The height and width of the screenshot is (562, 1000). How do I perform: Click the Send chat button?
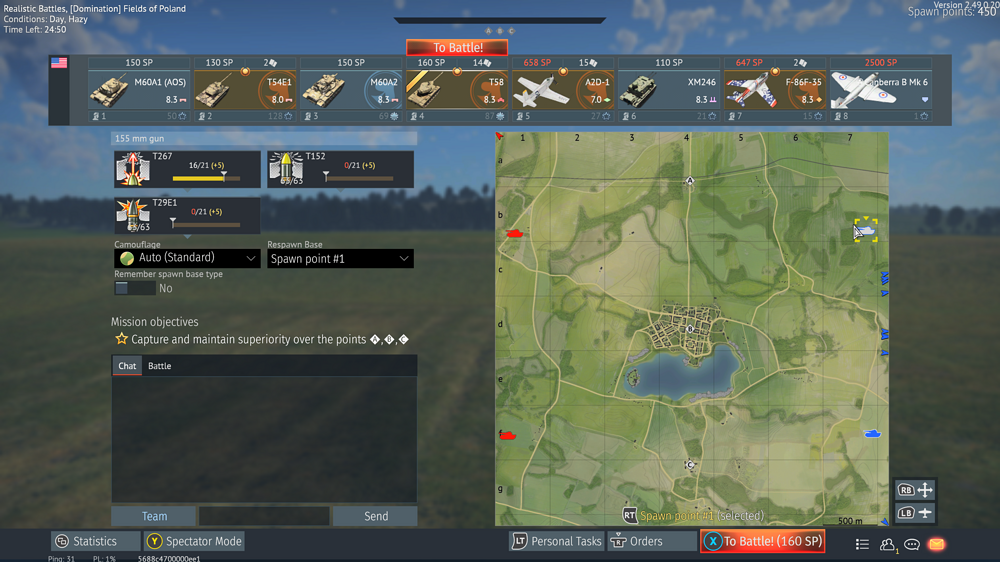pyautogui.click(x=376, y=516)
